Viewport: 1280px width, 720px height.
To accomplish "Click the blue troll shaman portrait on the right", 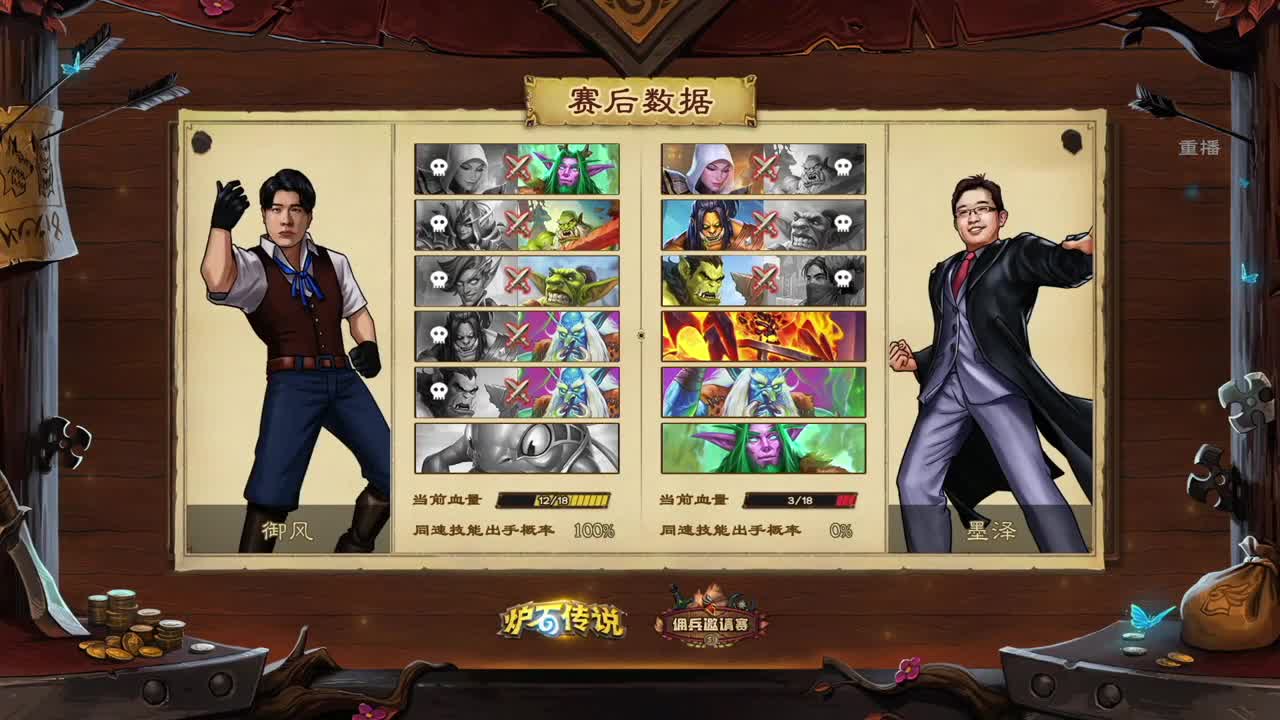I will point(760,390).
